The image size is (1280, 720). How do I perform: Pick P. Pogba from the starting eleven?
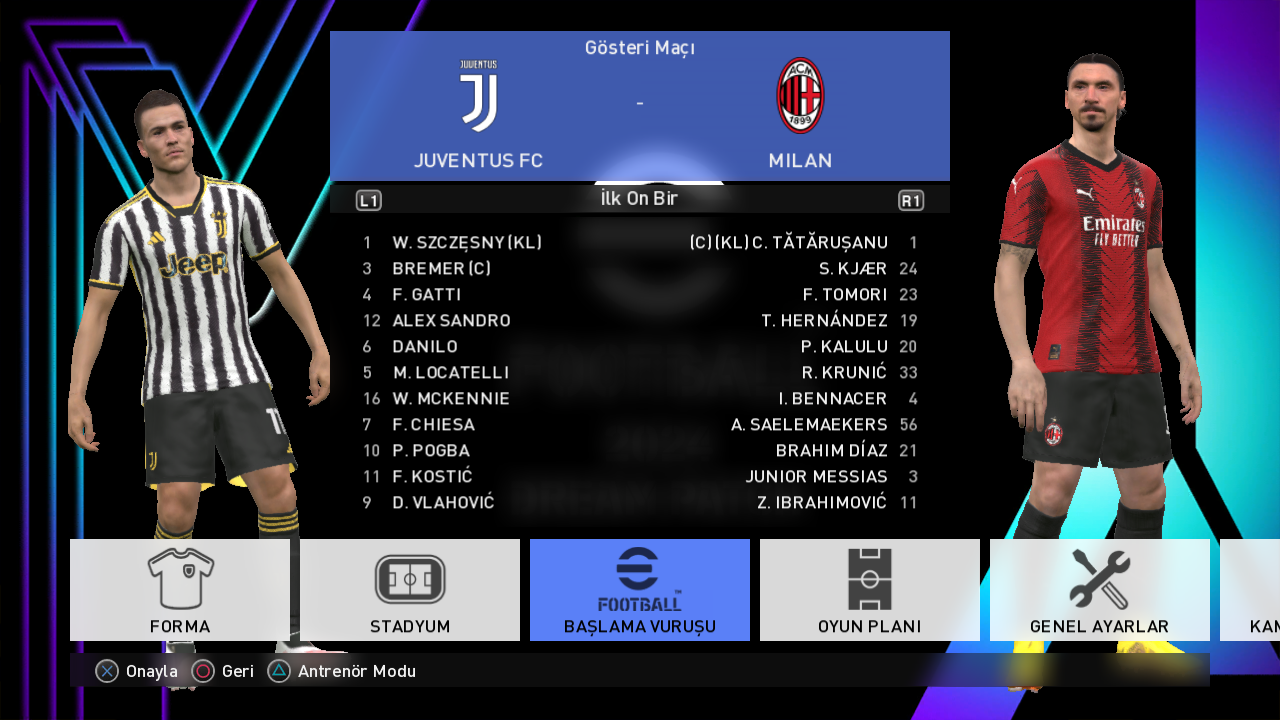point(431,451)
